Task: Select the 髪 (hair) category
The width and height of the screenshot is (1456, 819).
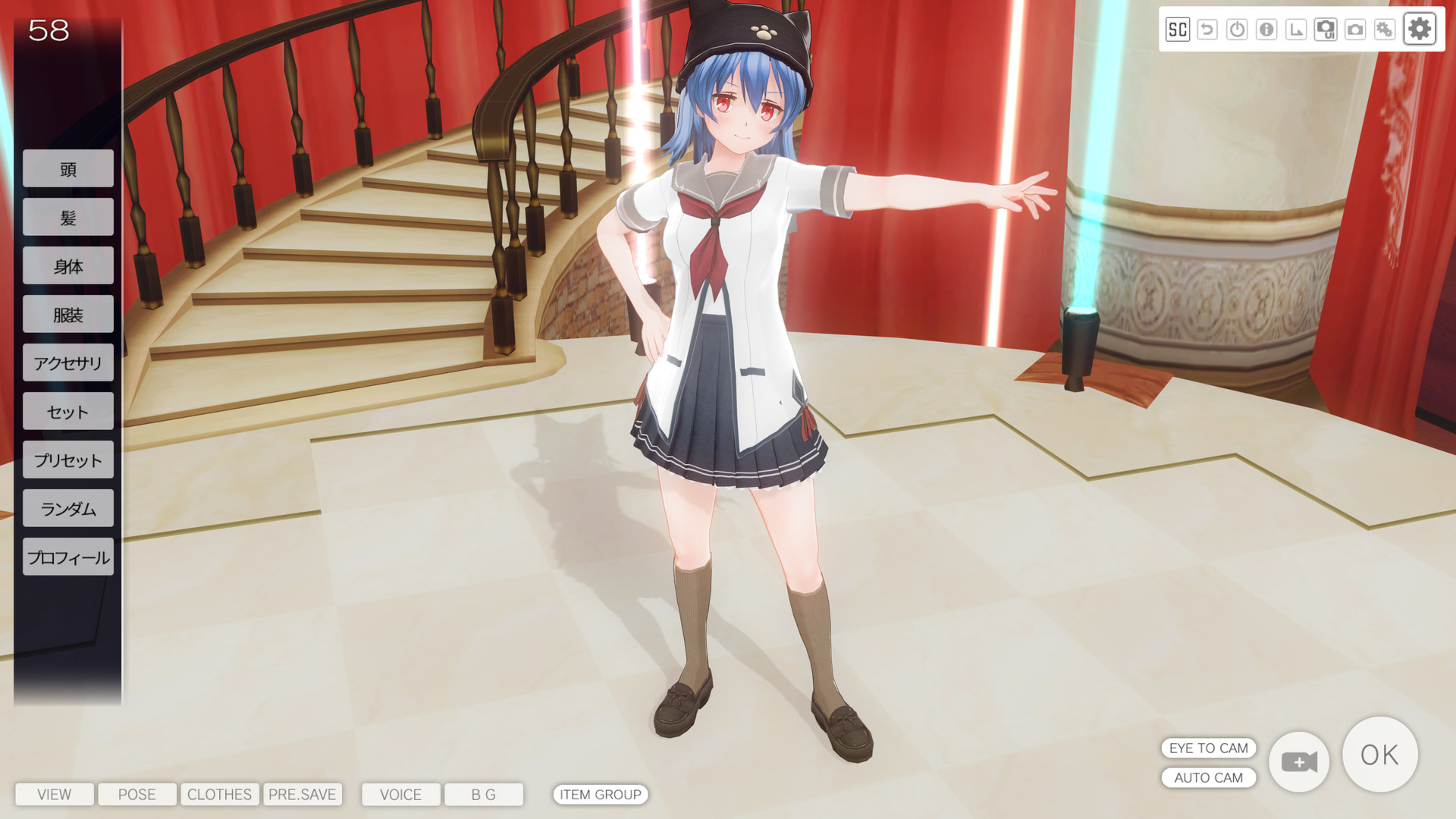Action: click(x=68, y=218)
